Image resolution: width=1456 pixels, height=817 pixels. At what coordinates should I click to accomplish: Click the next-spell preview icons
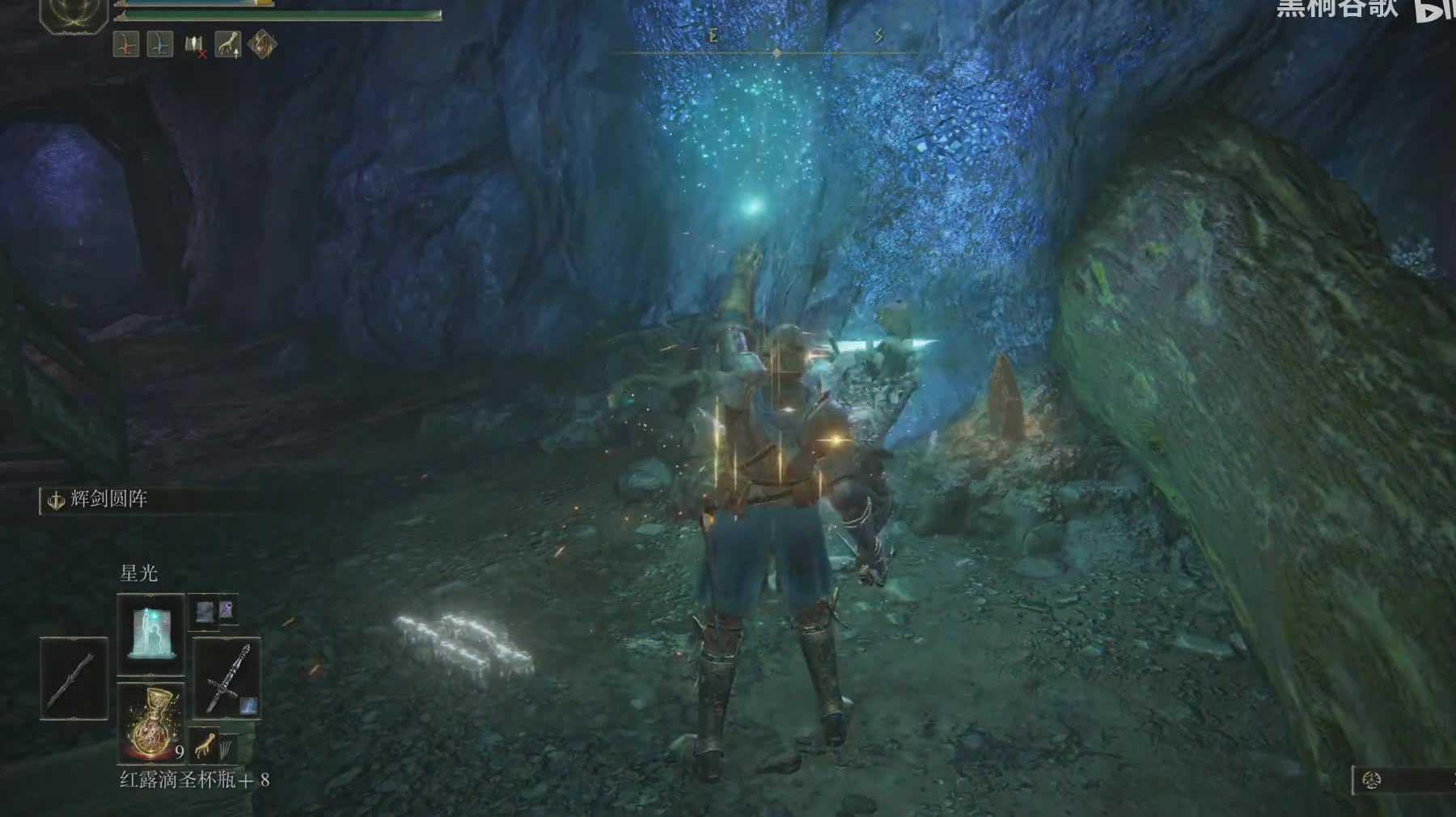click(214, 612)
